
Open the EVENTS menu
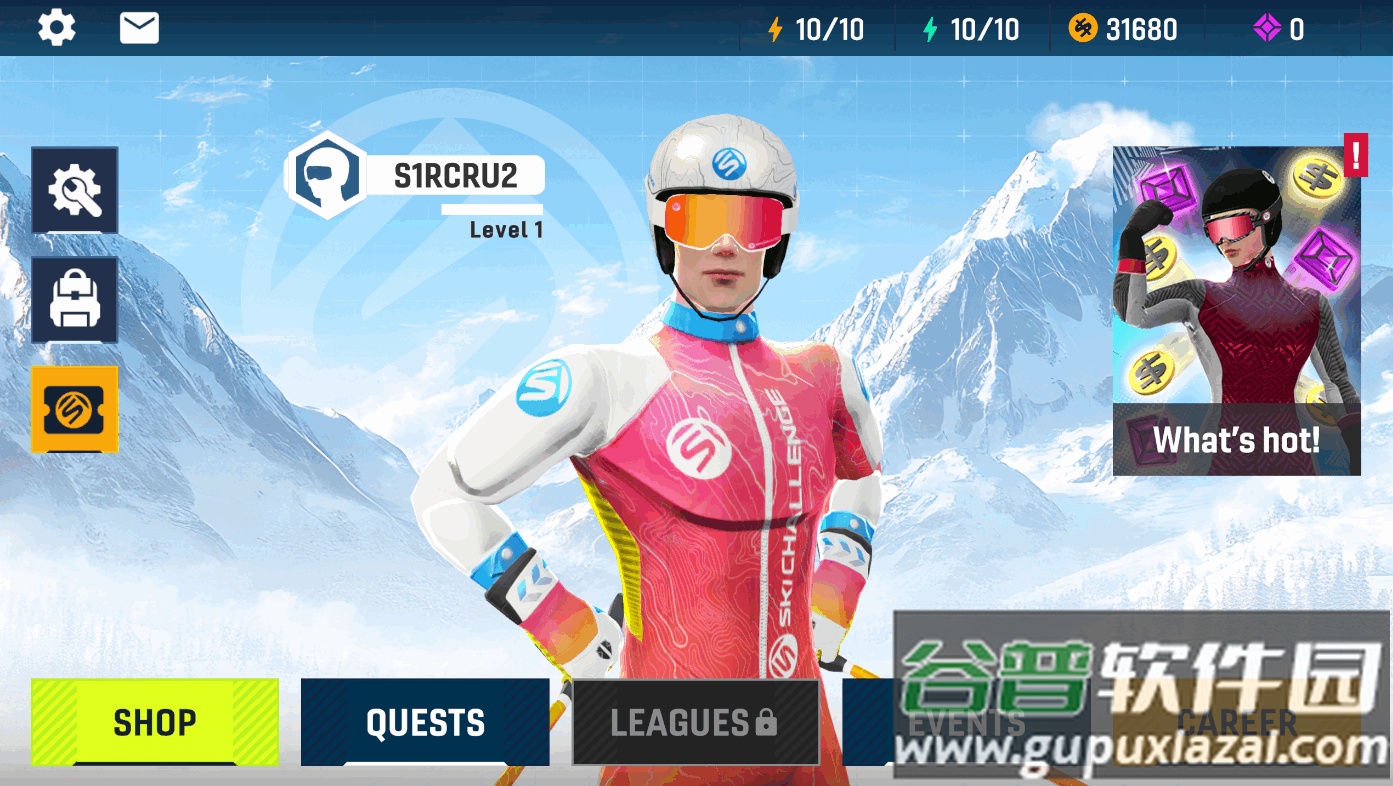[965, 722]
